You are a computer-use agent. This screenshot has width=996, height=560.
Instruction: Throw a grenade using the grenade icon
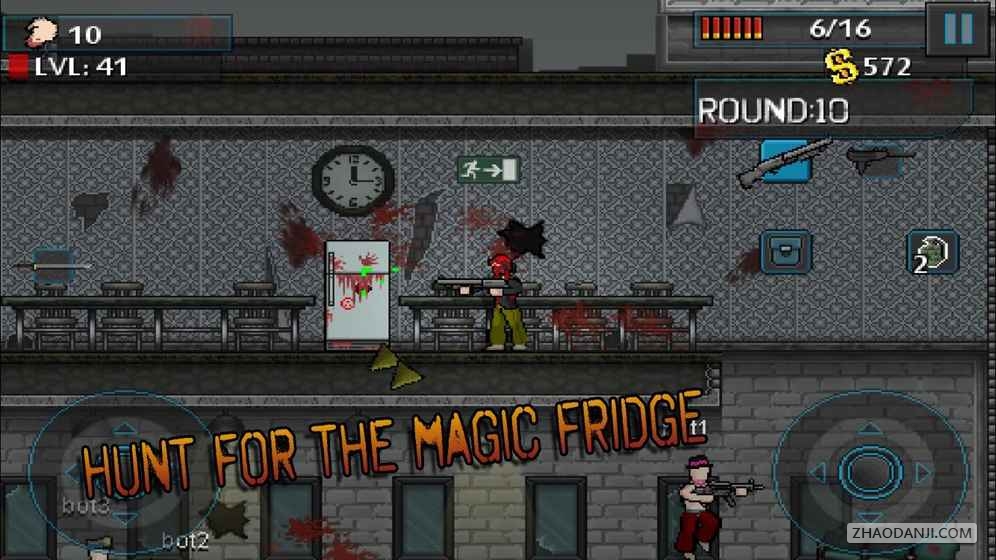tap(932, 252)
